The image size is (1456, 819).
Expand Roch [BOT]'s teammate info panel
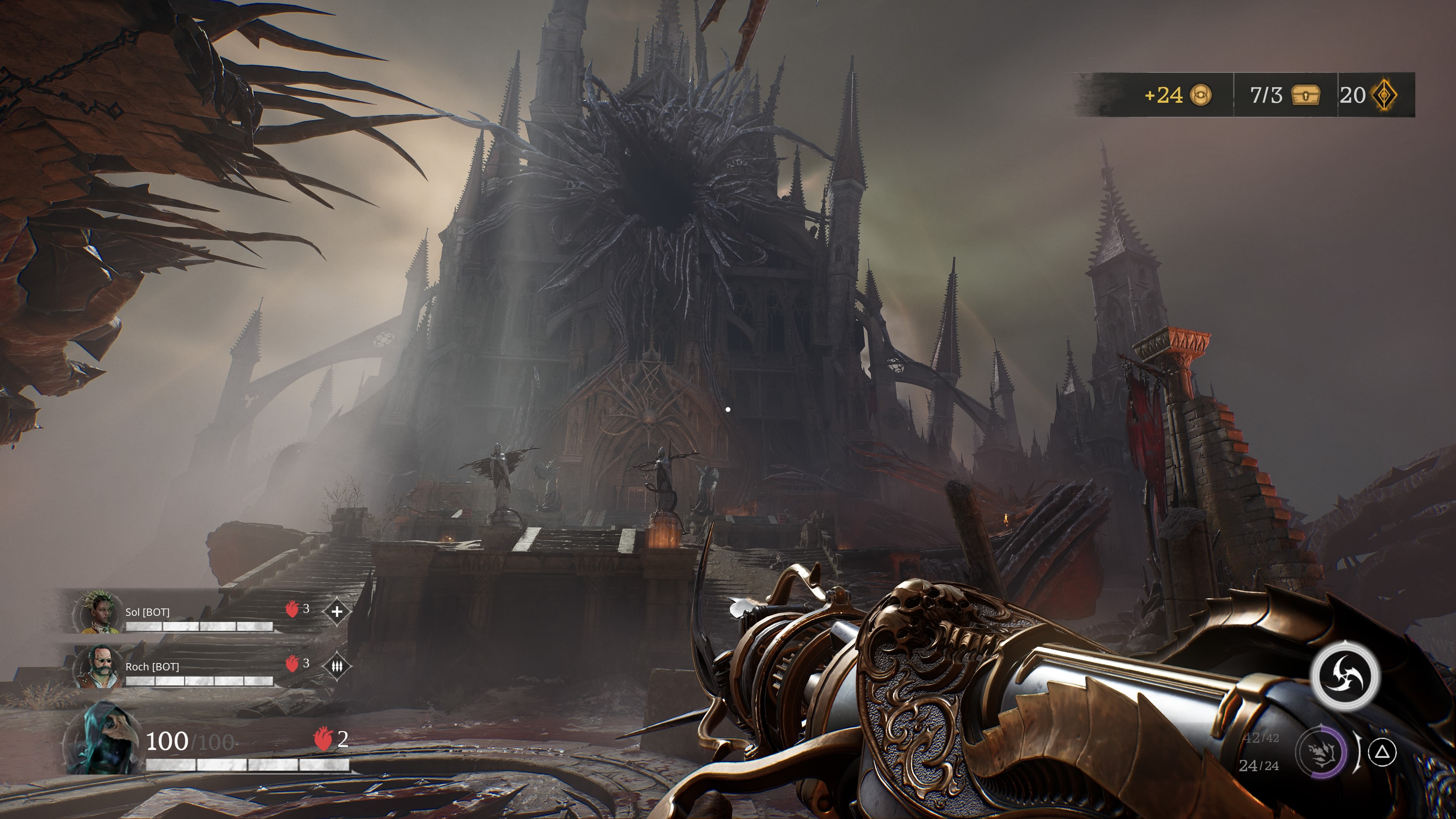click(169, 667)
